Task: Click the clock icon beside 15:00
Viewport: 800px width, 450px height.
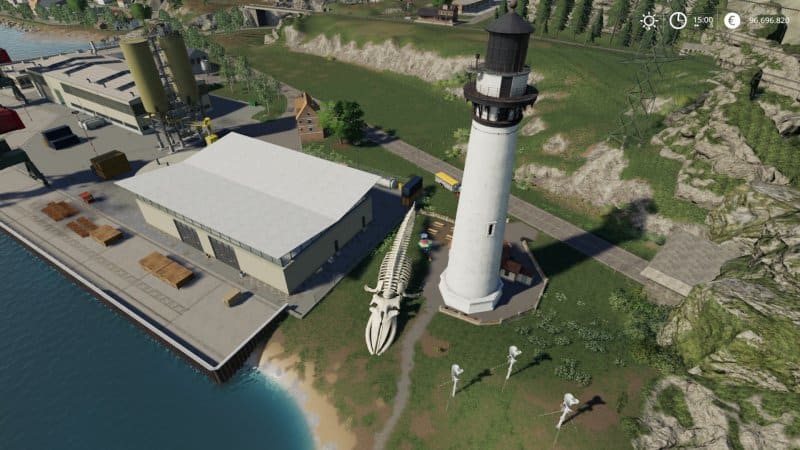Action: [x=678, y=20]
